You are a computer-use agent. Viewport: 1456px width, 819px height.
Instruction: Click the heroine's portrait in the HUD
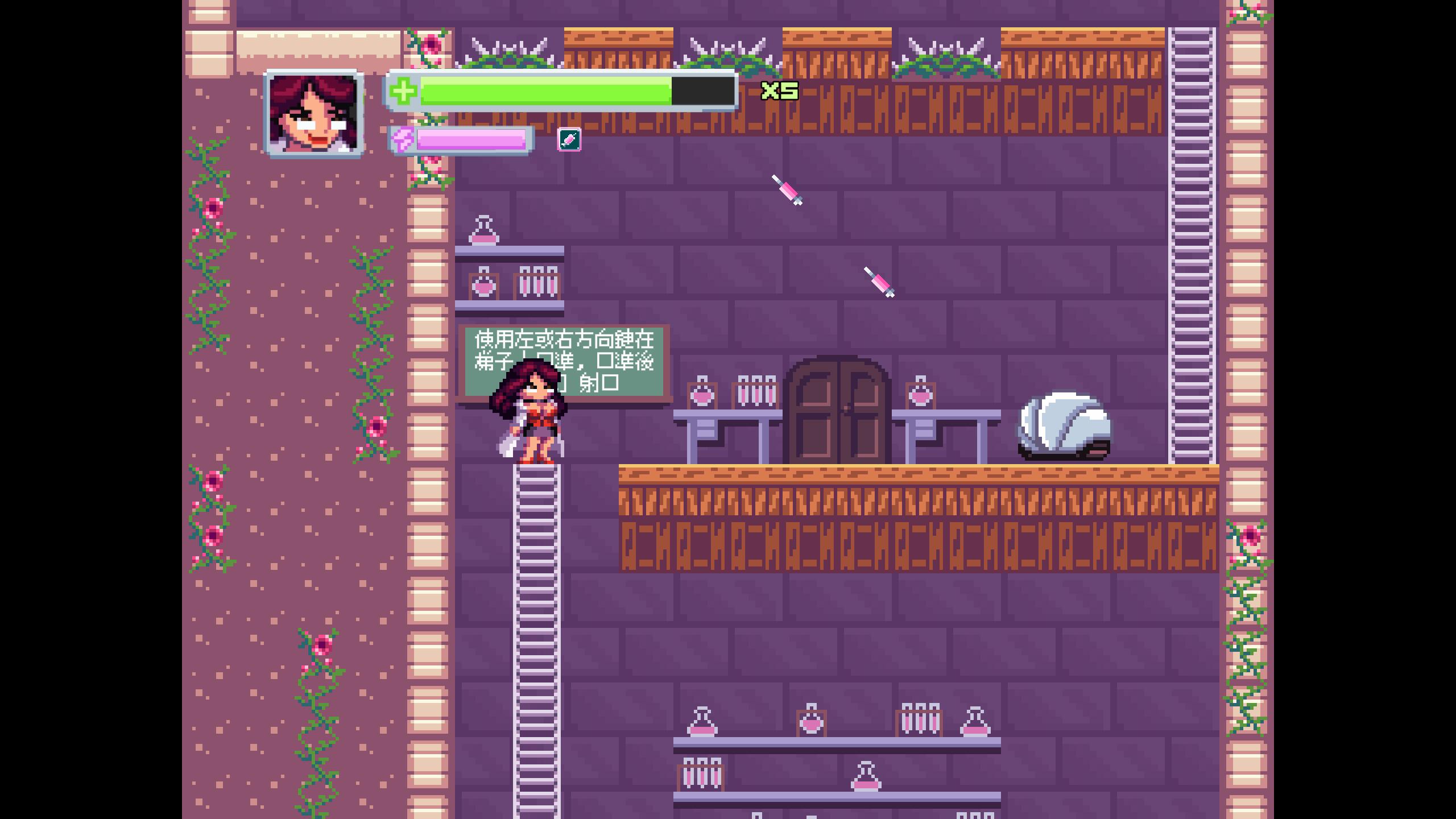[314, 114]
